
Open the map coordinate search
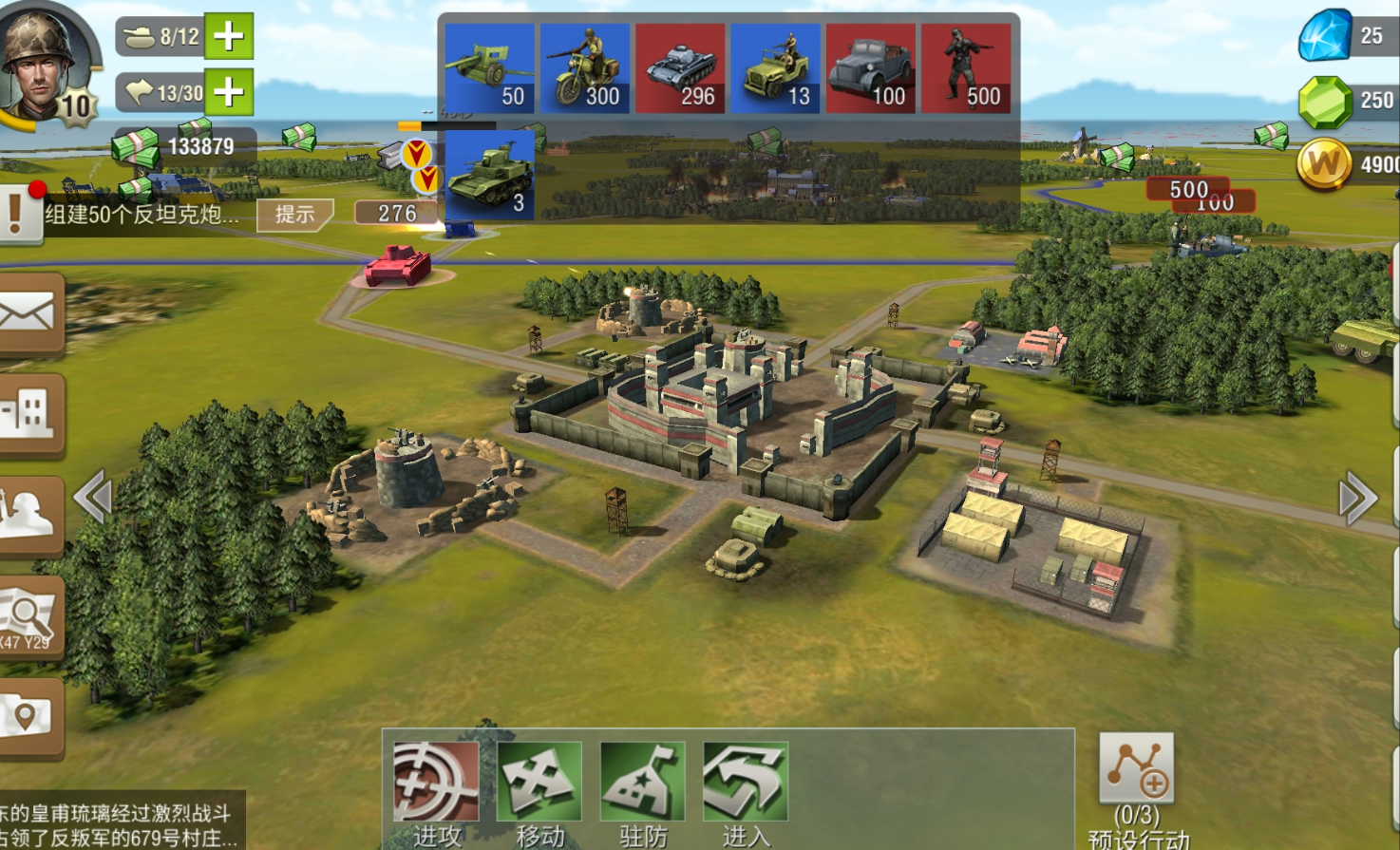point(28,617)
